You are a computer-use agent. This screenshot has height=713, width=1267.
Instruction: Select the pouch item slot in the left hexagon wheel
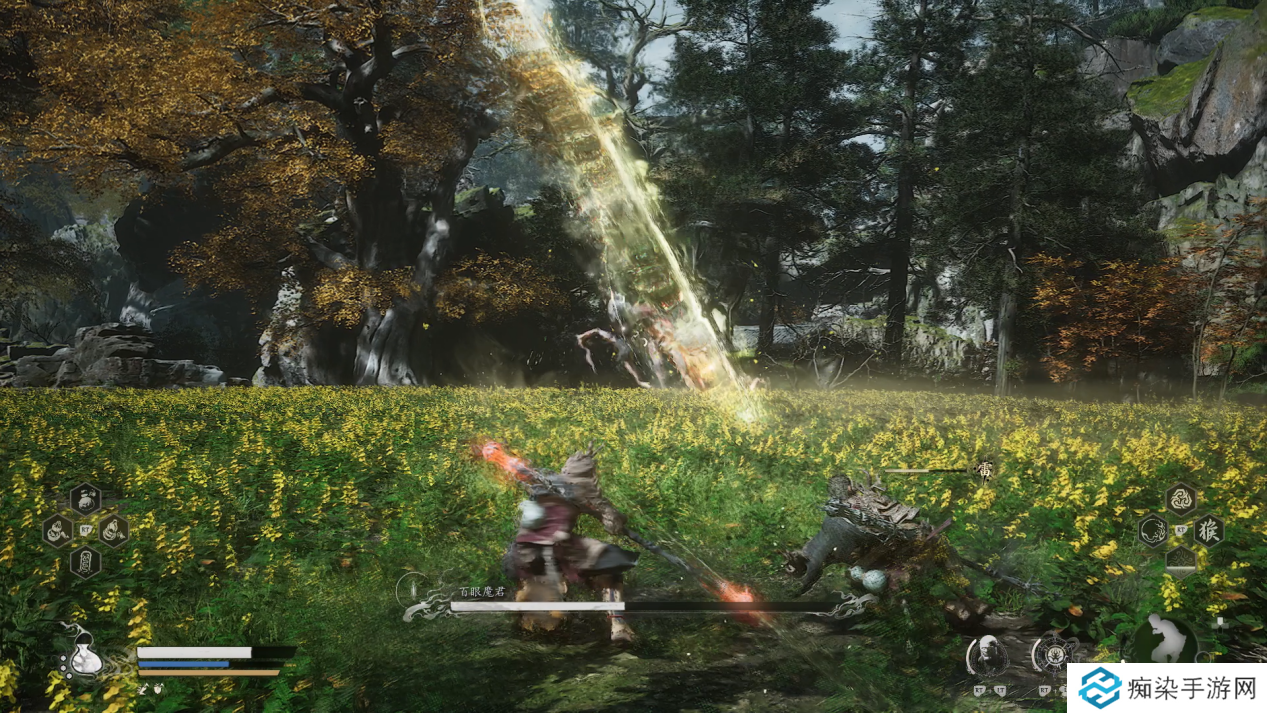tap(85, 498)
